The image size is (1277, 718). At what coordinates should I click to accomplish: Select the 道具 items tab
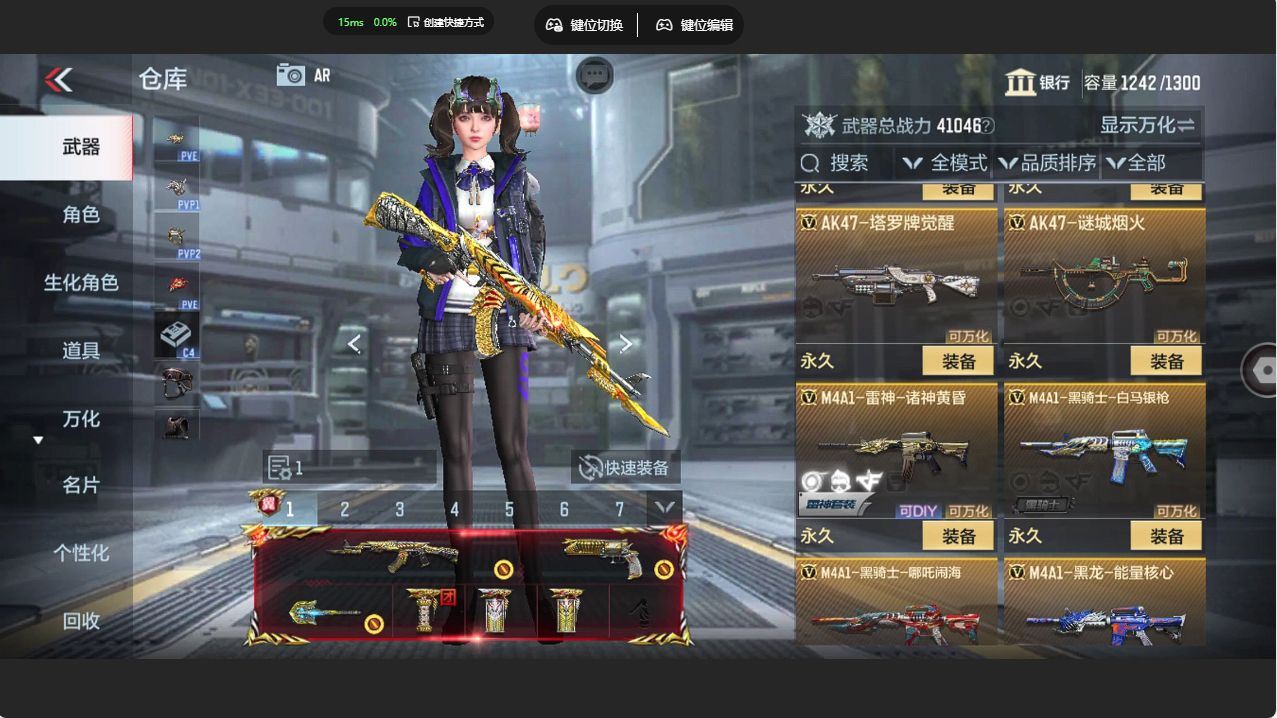tap(81, 350)
